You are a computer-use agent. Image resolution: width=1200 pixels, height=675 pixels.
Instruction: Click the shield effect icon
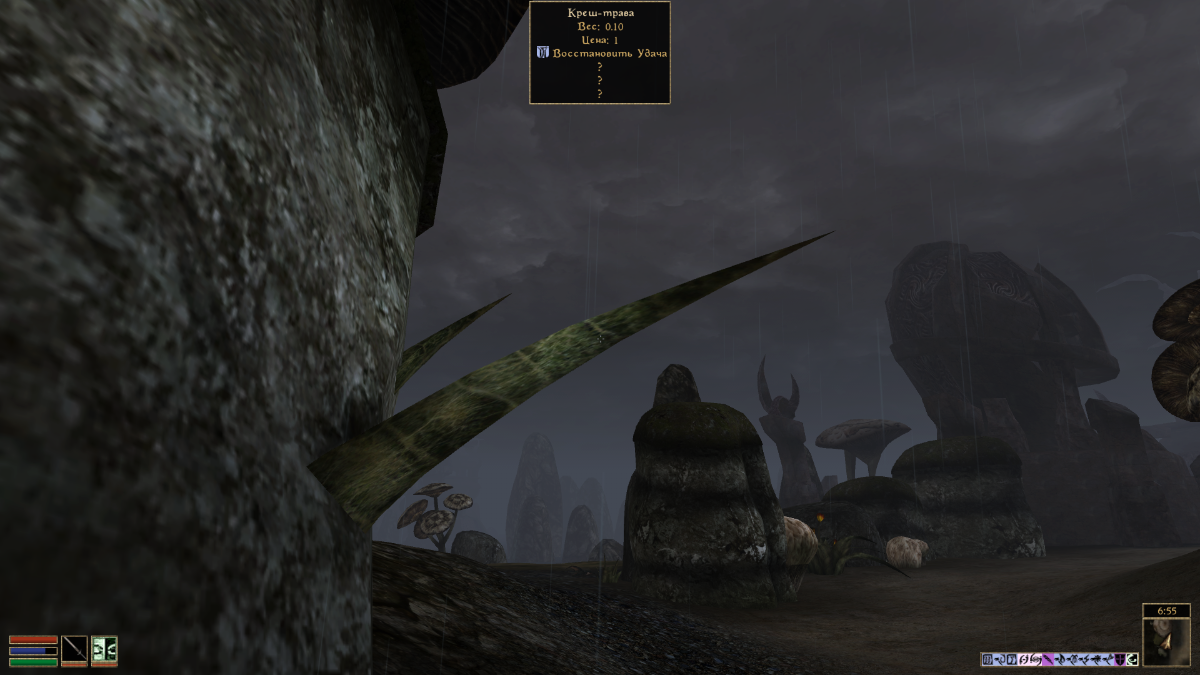click(x=1120, y=659)
